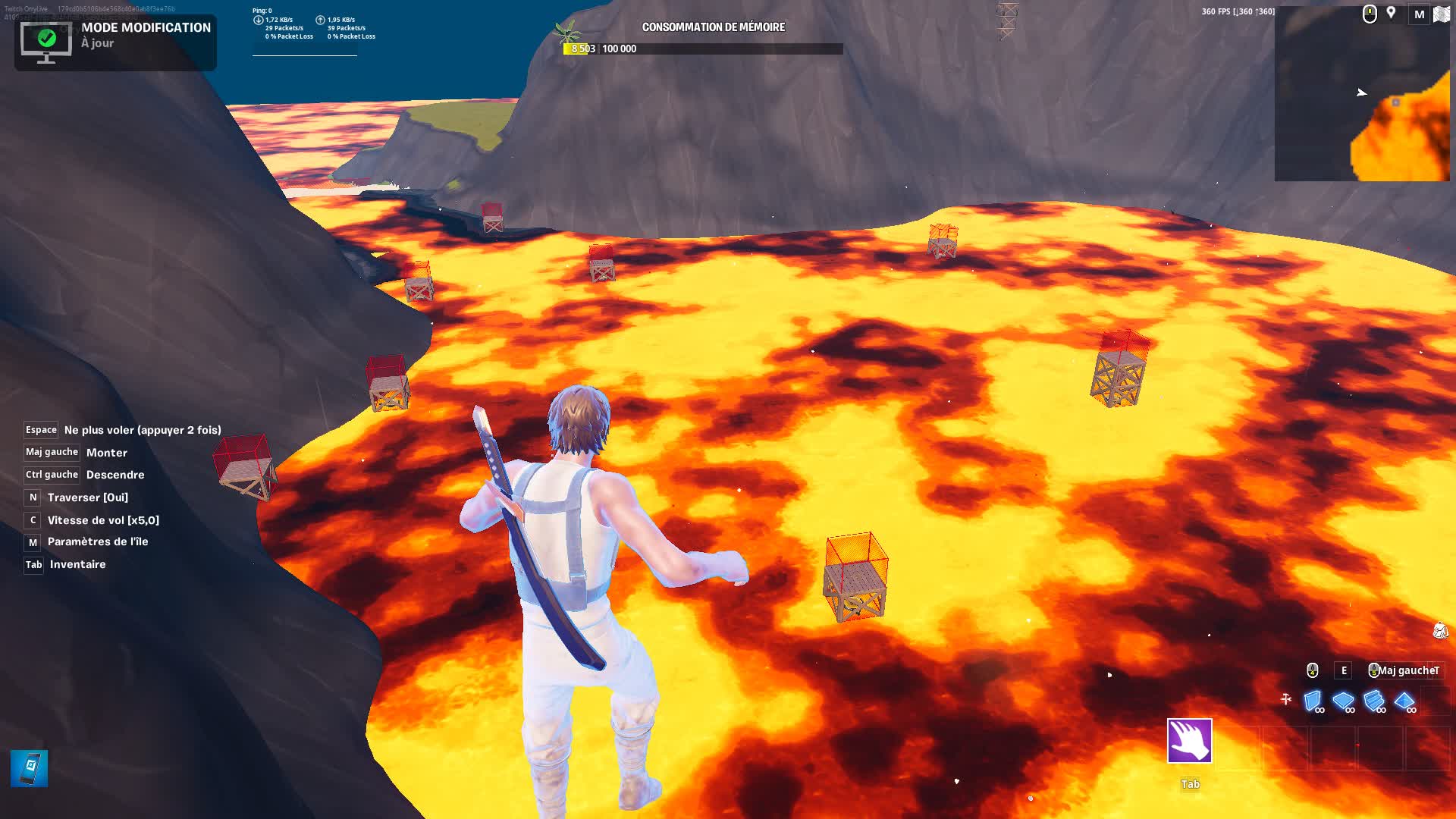
Task: Select the wall building piece
Action: [1312, 701]
